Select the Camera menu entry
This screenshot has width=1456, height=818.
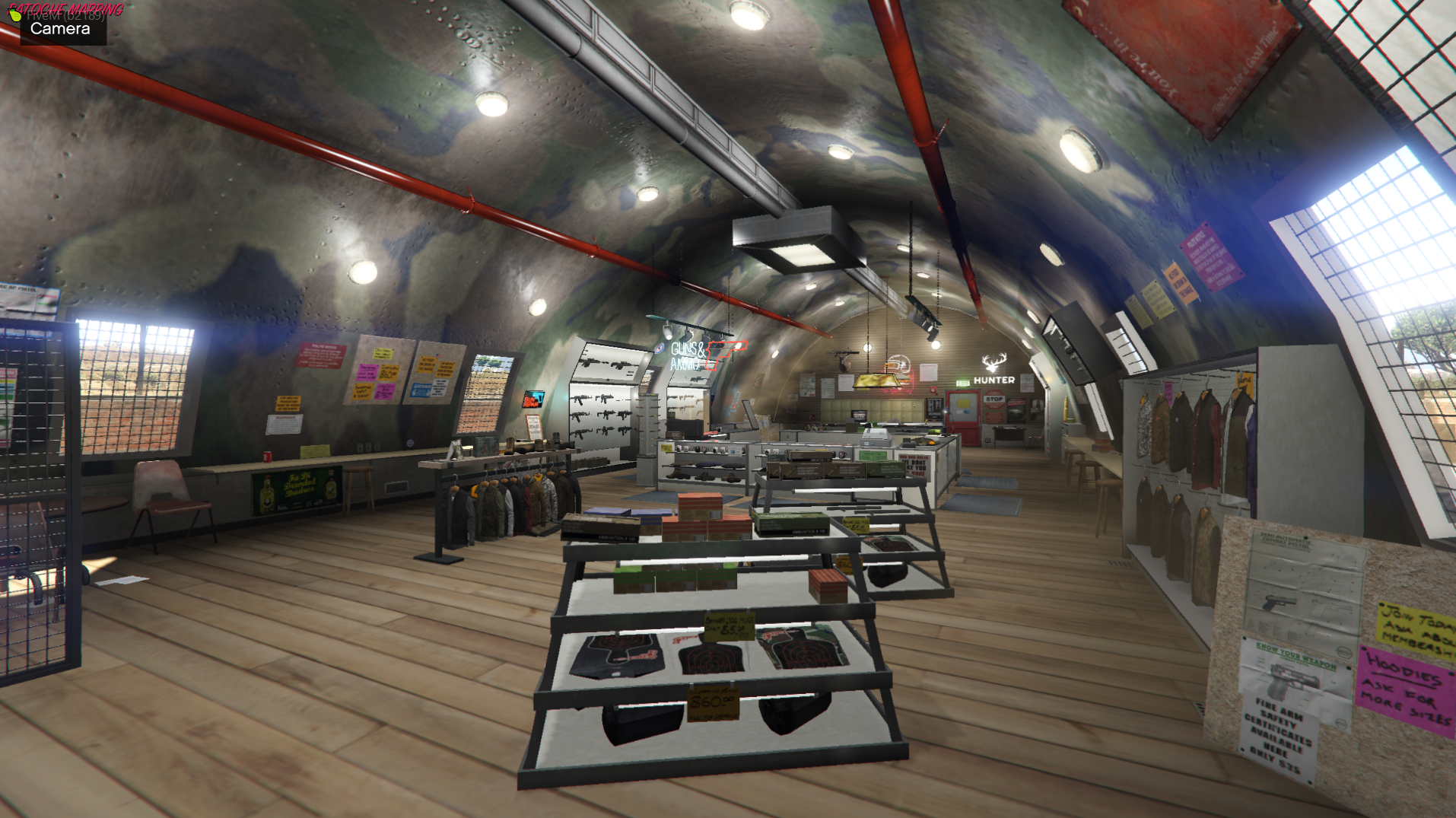[x=61, y=30]
